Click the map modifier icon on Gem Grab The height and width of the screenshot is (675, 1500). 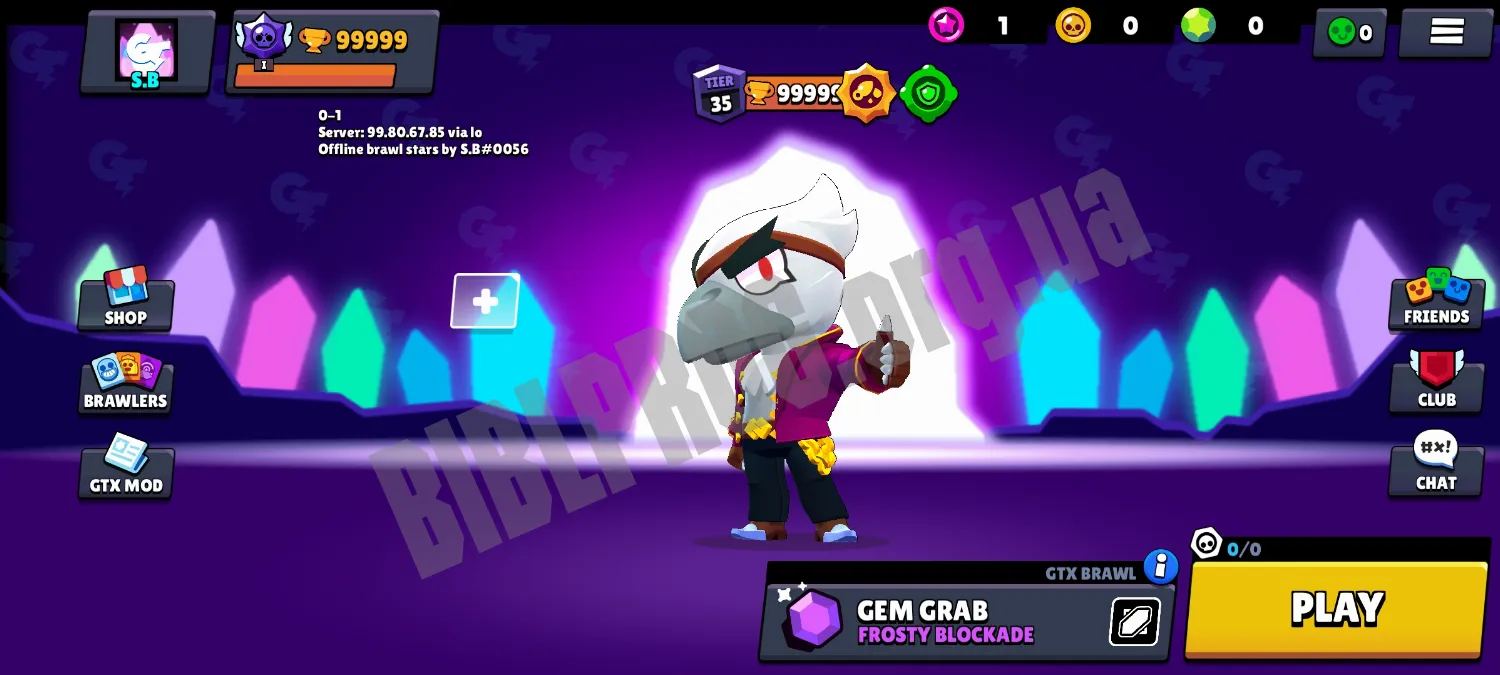(1135, 622)
